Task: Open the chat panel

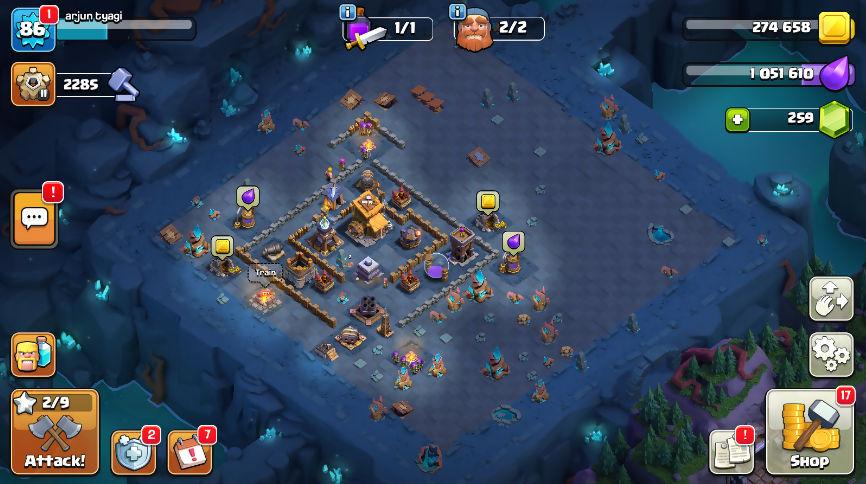Action: [x=34, y=219]
